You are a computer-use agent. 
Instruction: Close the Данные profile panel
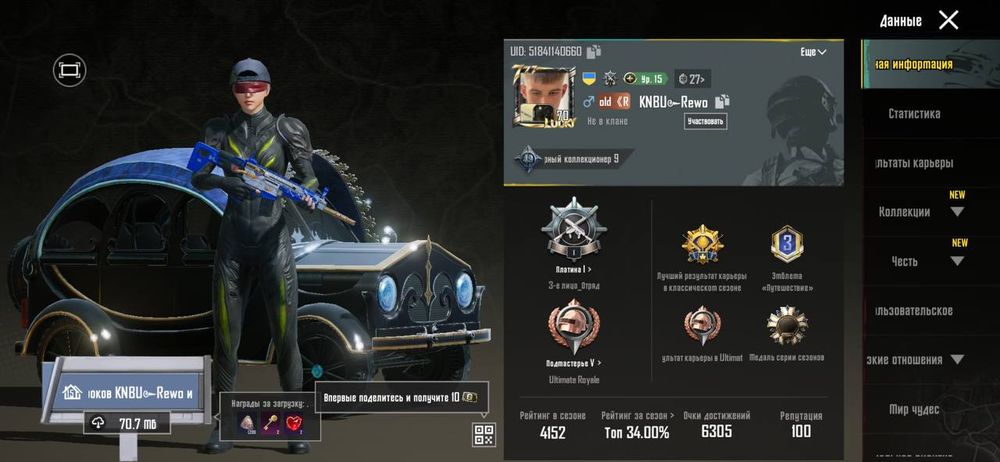pyautogui.click(x=948, y=20)
